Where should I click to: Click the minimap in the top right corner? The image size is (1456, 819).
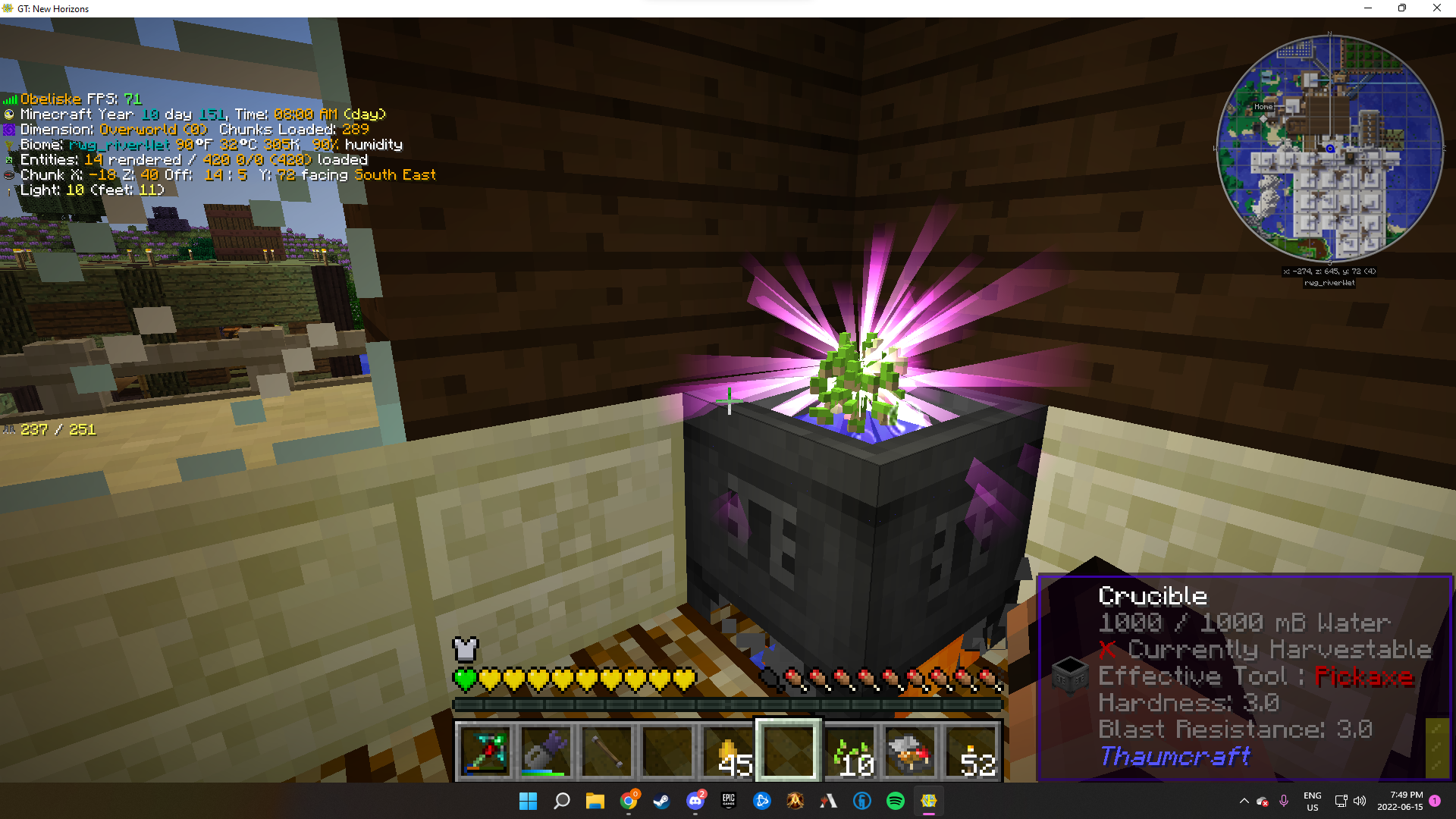[1329, 149]
